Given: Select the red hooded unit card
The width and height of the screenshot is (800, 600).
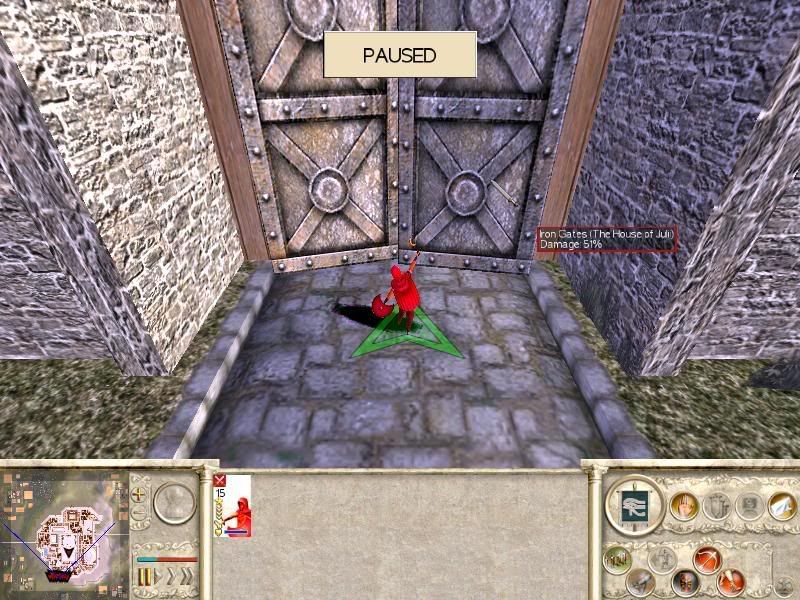Looking at the screenshot, I should (232, 506).
